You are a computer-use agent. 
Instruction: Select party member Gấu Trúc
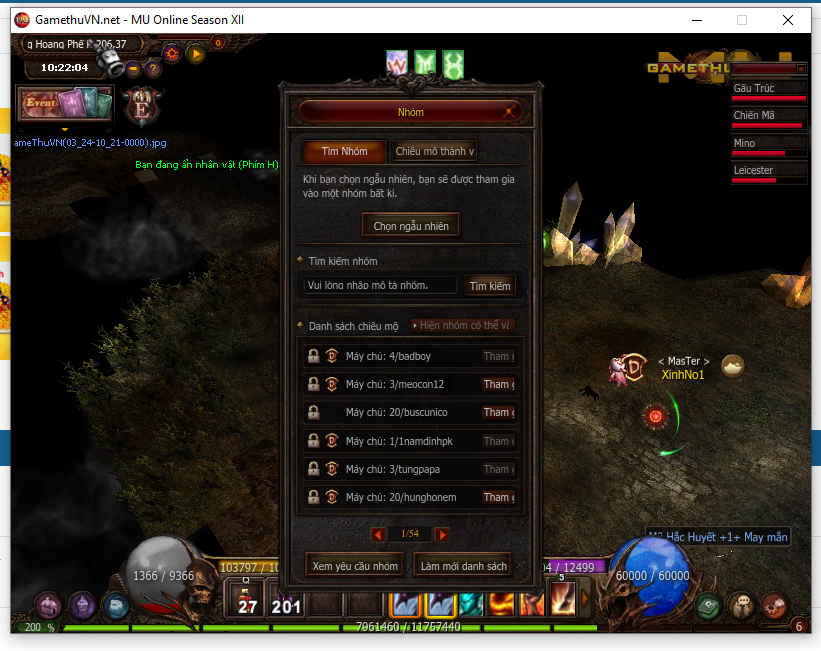[x=768, y=89]
